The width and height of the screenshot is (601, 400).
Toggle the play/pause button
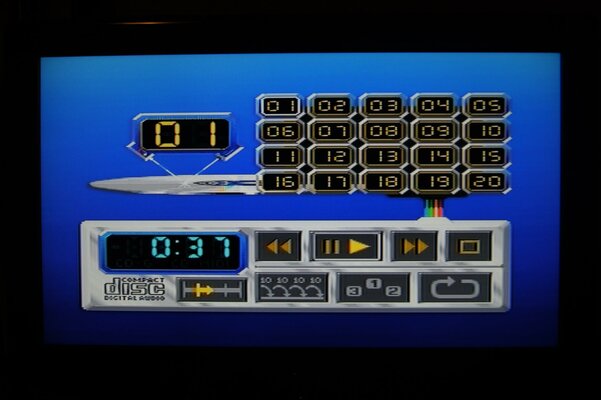(346, 246)
